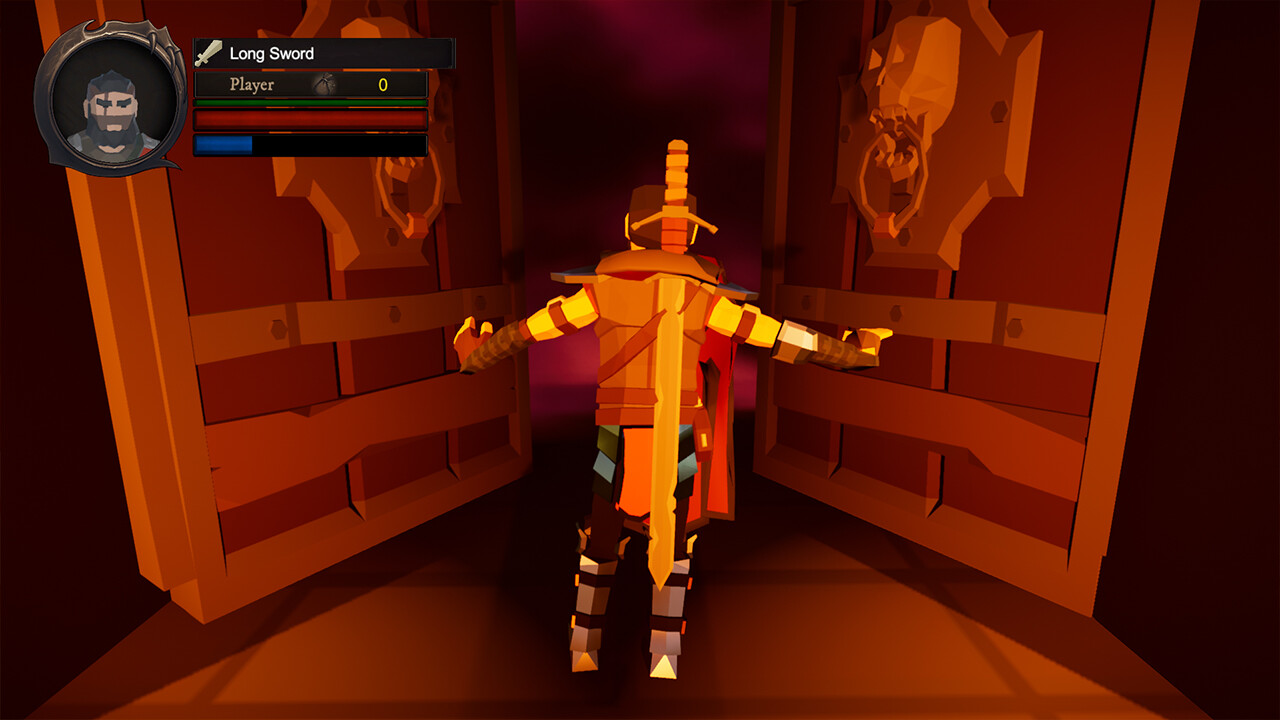This screenshot has width=1280, height=720.
Task: Click the green experience bar
Action: point(310,104)
